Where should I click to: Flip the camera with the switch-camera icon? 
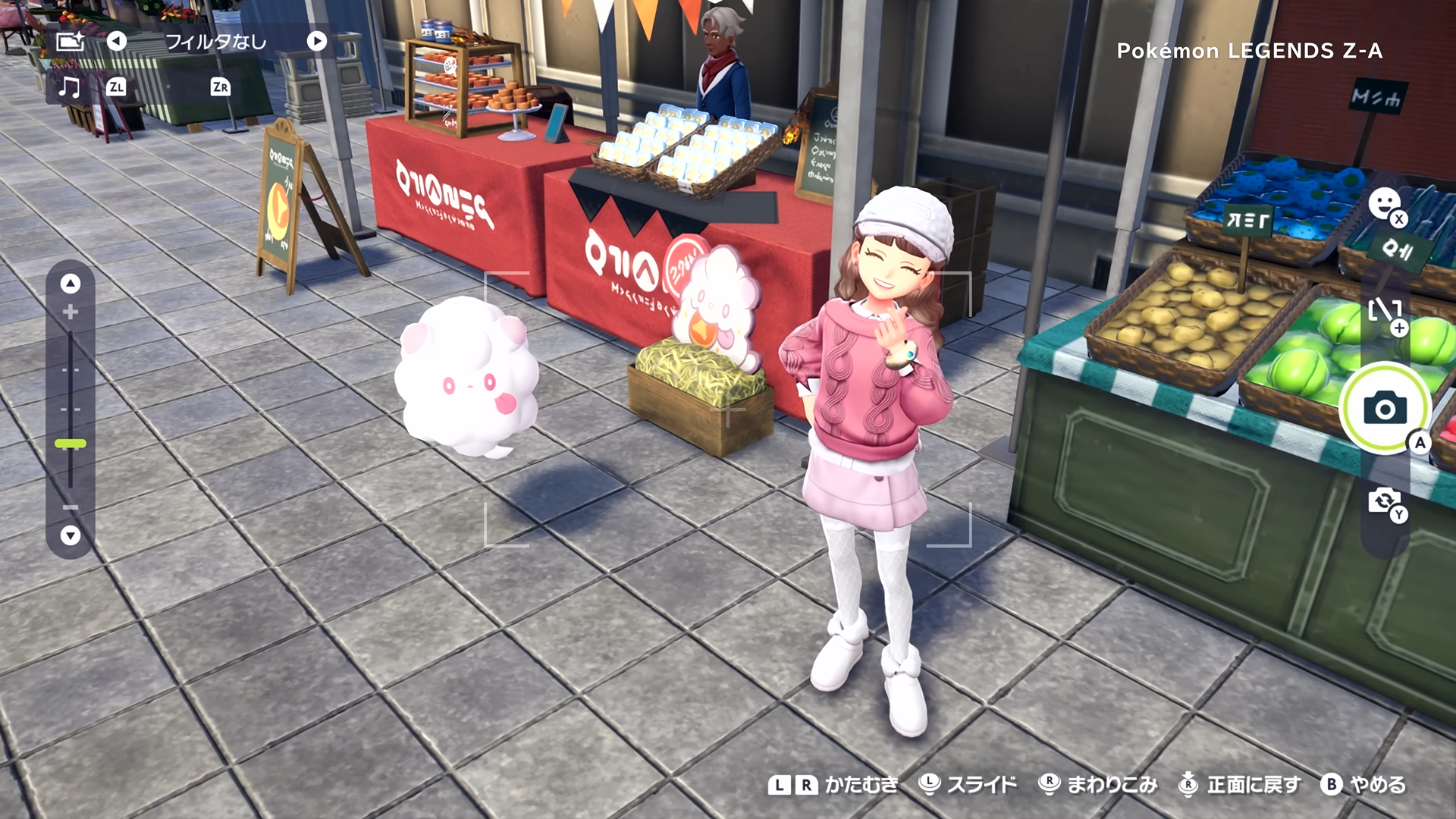point(1384,500)
